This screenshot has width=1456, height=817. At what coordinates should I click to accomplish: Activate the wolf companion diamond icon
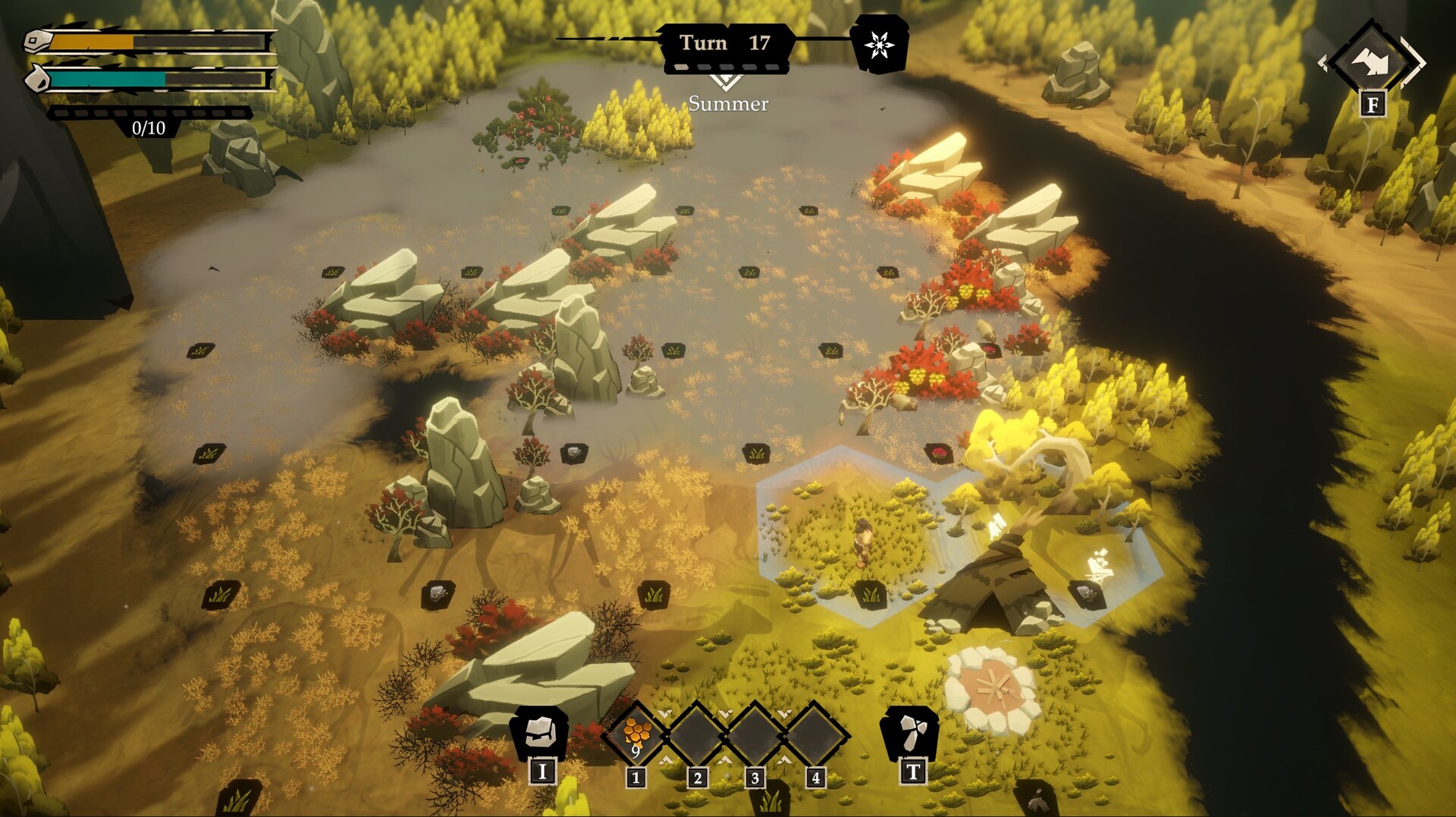tap(1371, 61)
